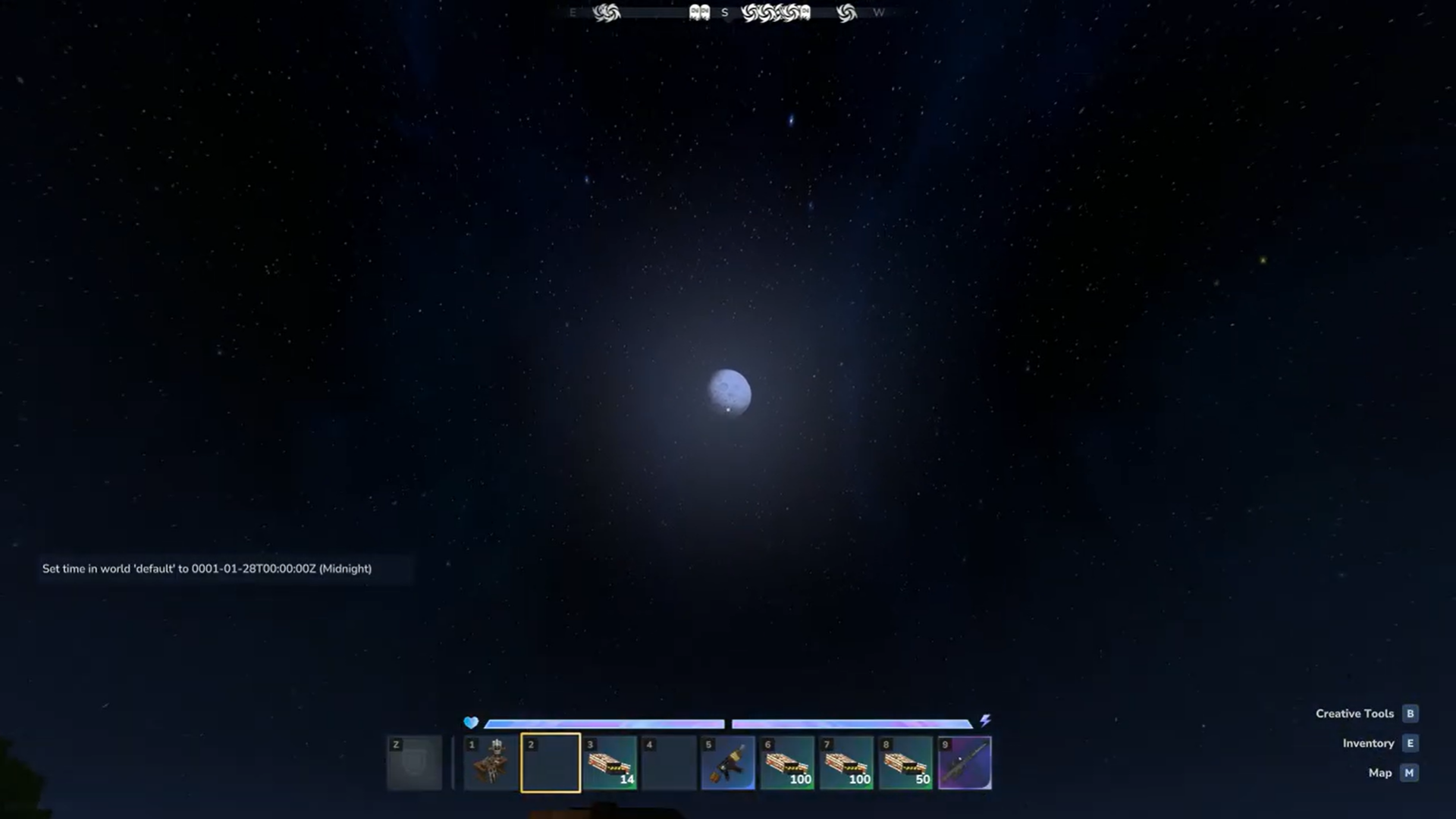Click the leftmost swirl portal icon on the compass
1456x819 pixels.
pyautogui.click(x=607, y=12)
